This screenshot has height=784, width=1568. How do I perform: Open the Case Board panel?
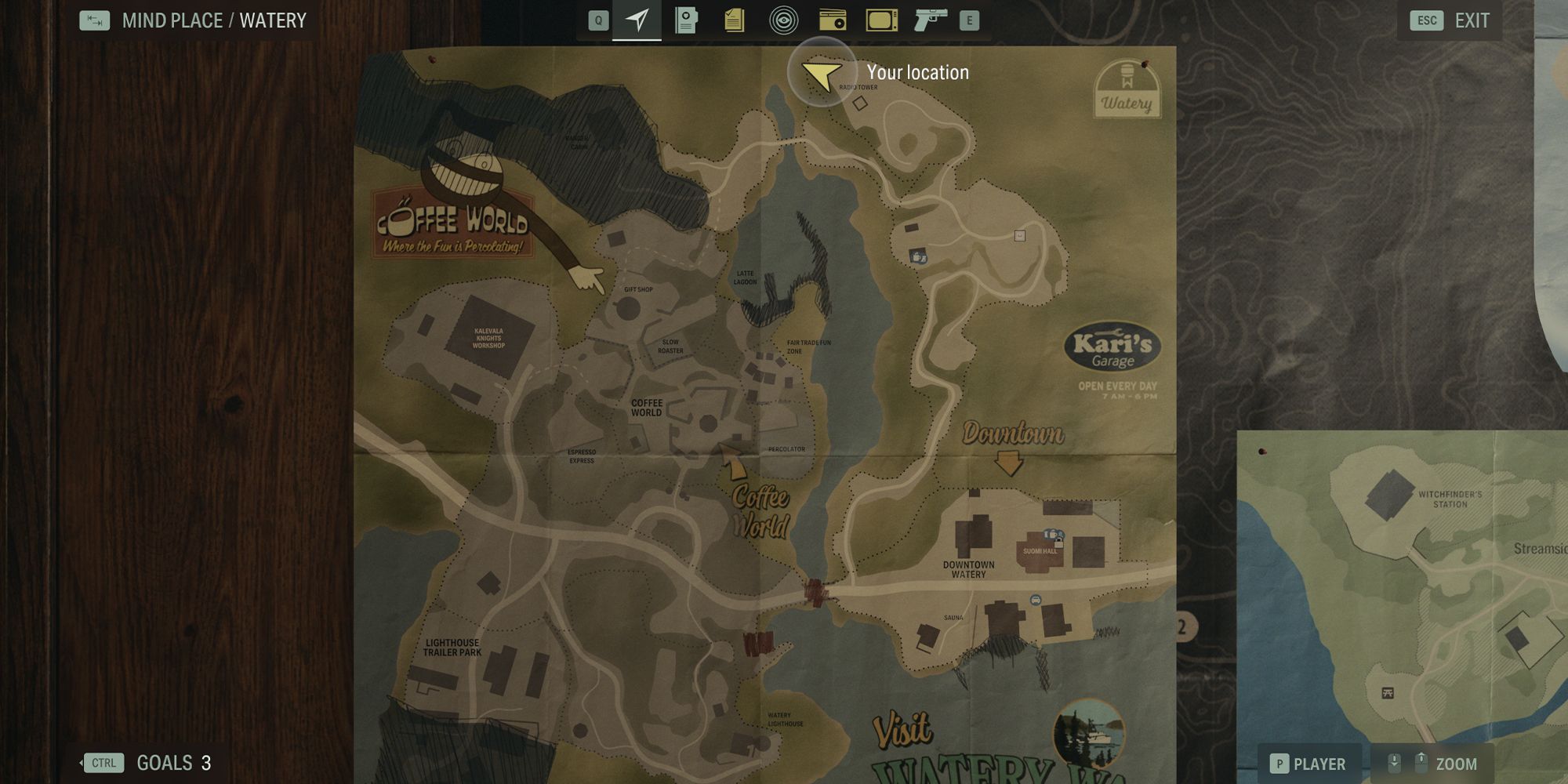coord(686,20)
